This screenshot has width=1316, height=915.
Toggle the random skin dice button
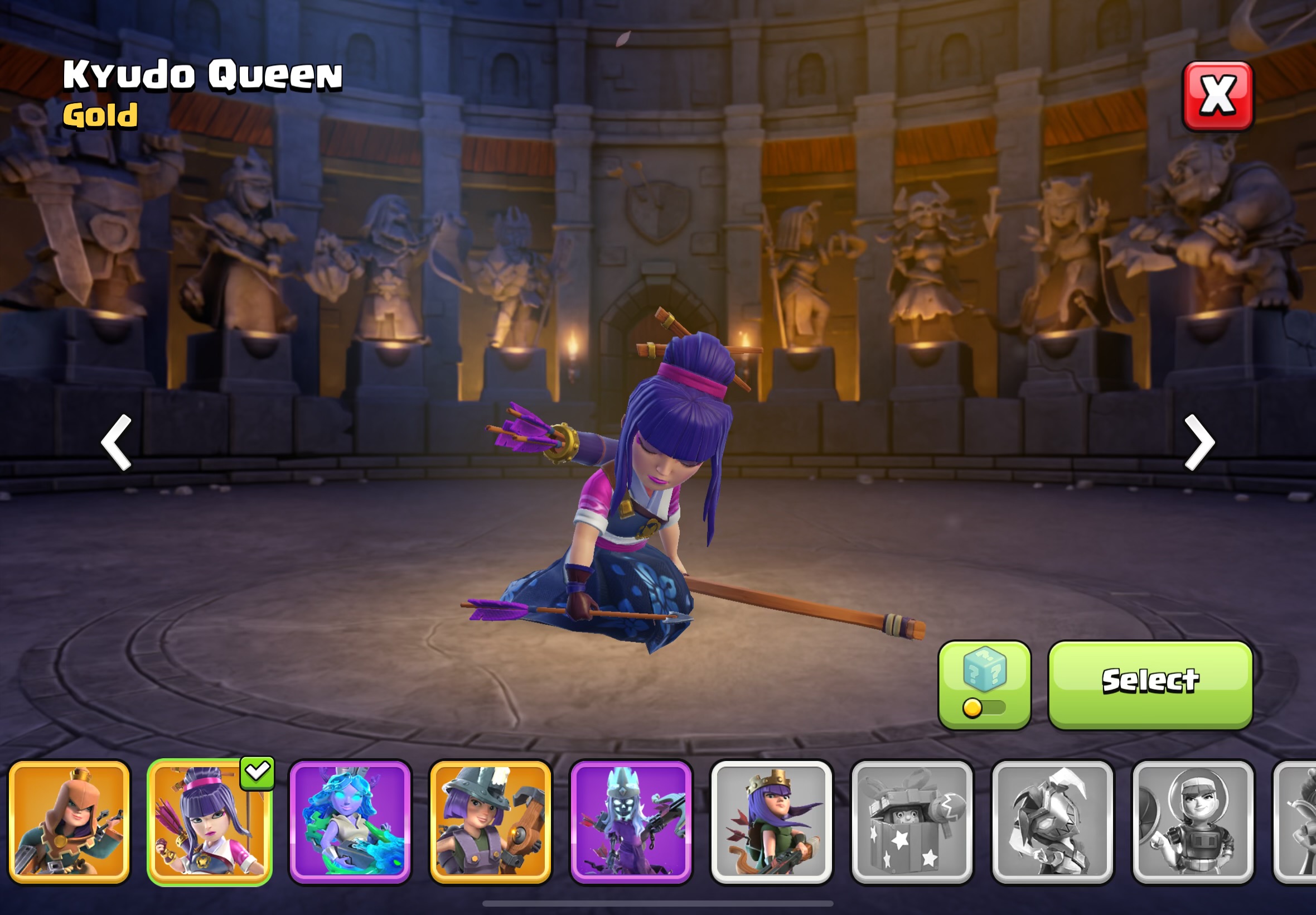pos(984,685)
